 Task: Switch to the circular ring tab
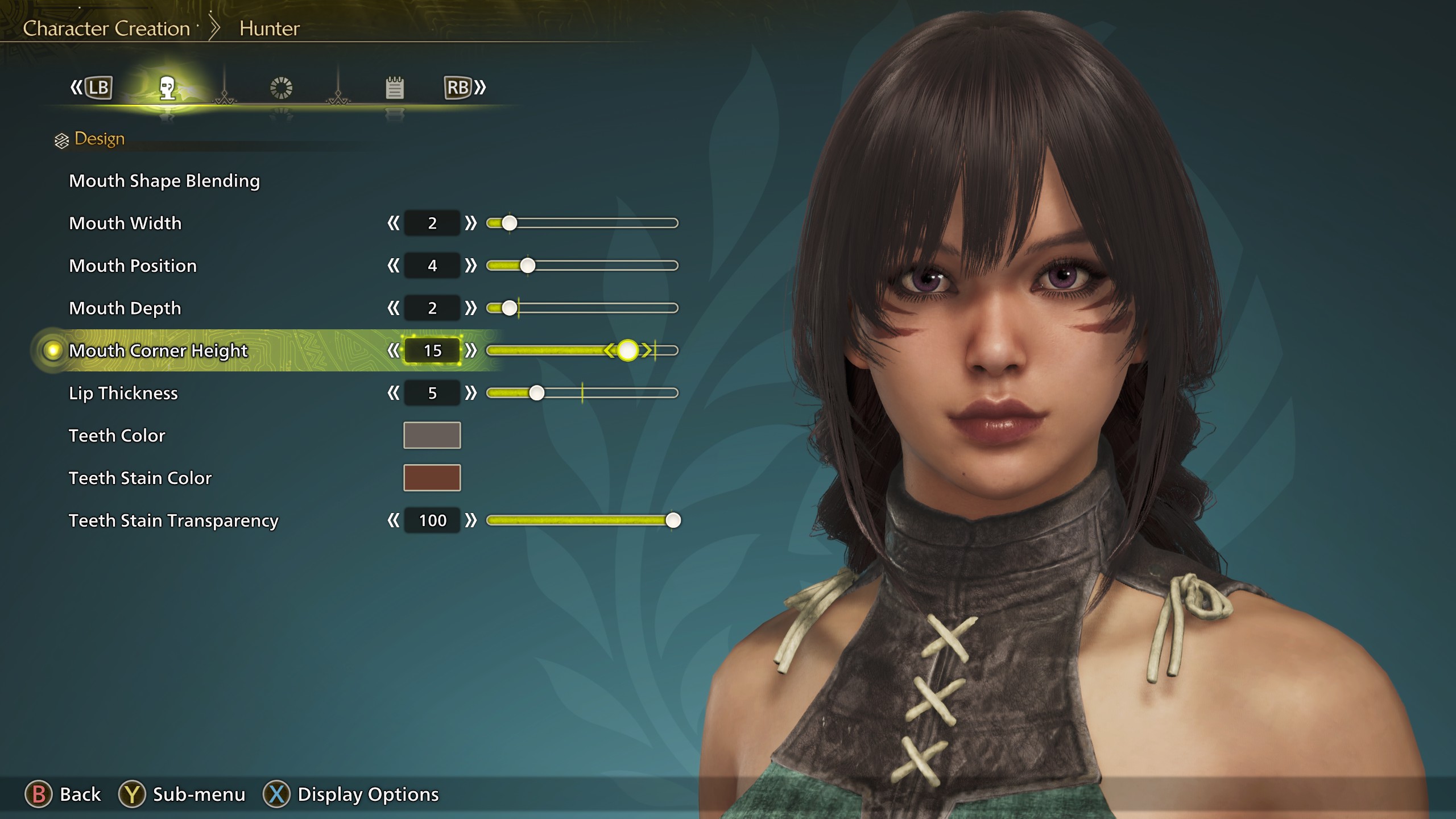tap(281, 88)
